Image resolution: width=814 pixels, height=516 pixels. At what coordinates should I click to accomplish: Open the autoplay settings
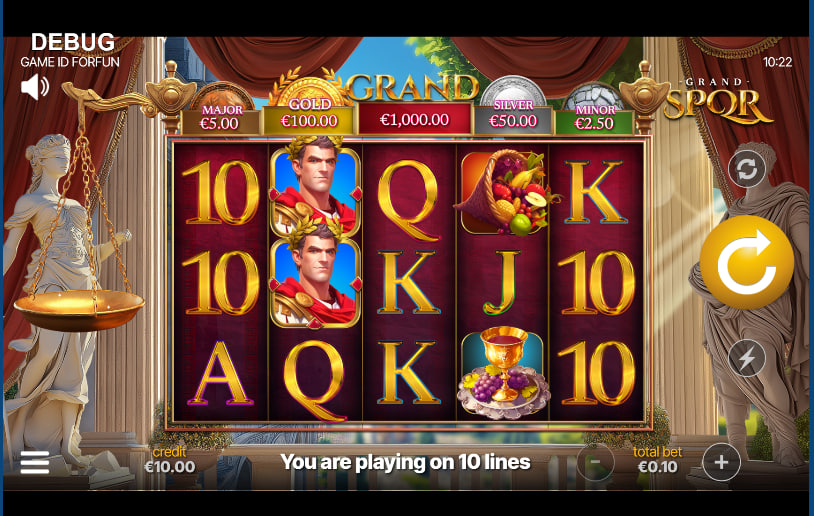coord(746,169)
